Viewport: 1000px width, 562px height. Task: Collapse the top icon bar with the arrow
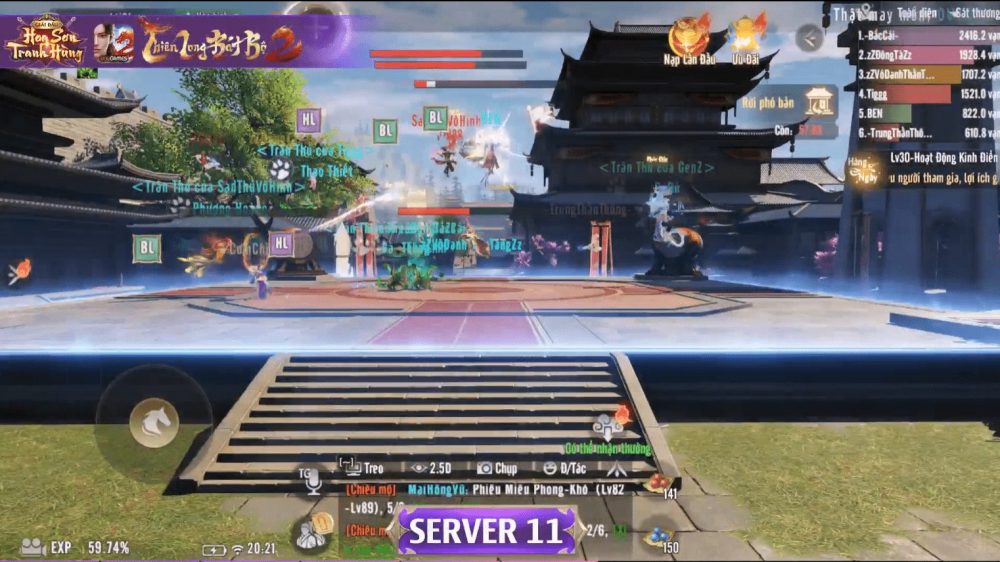point(810,38)
